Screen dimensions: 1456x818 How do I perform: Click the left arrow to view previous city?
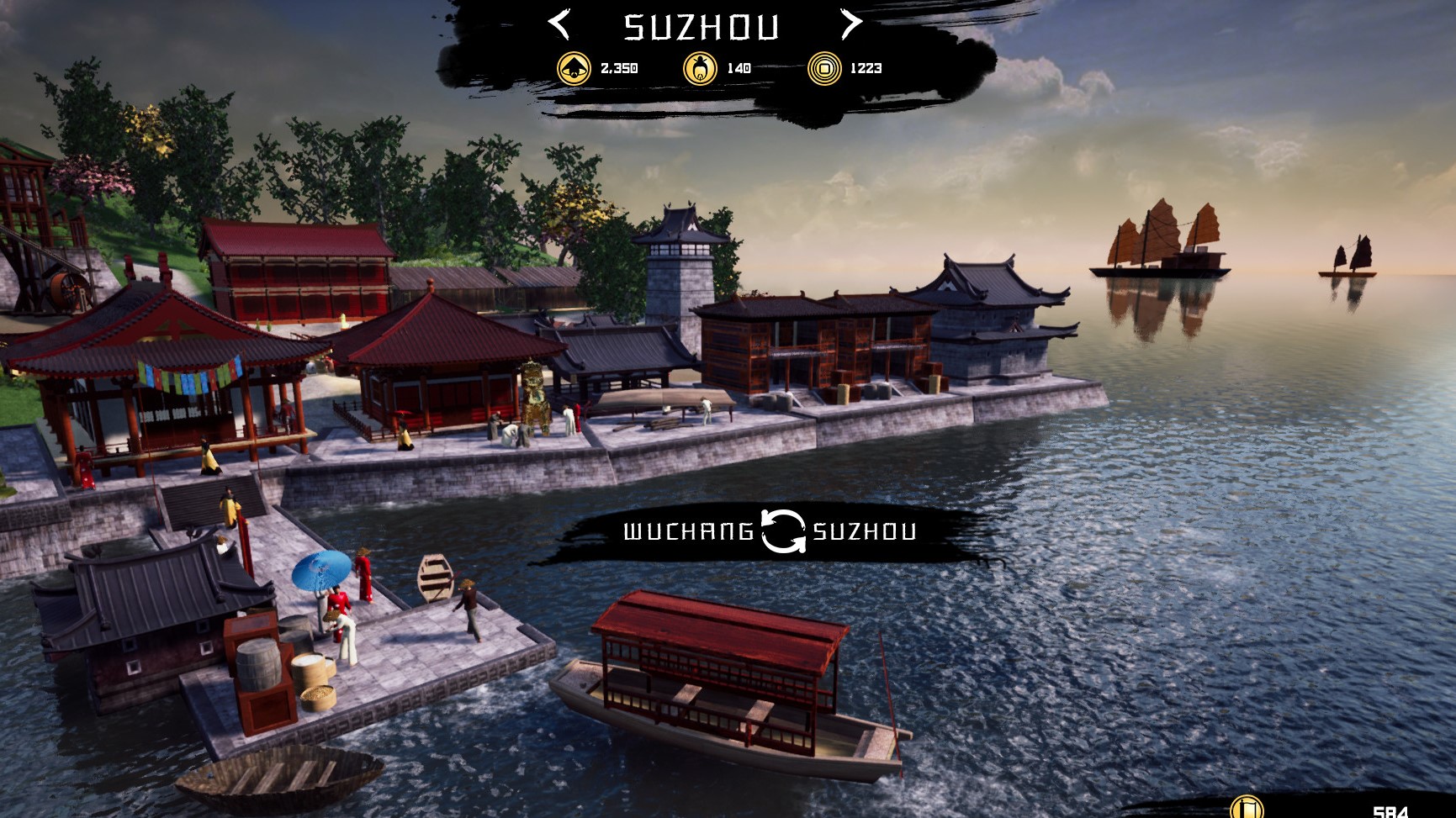[560, 25]
